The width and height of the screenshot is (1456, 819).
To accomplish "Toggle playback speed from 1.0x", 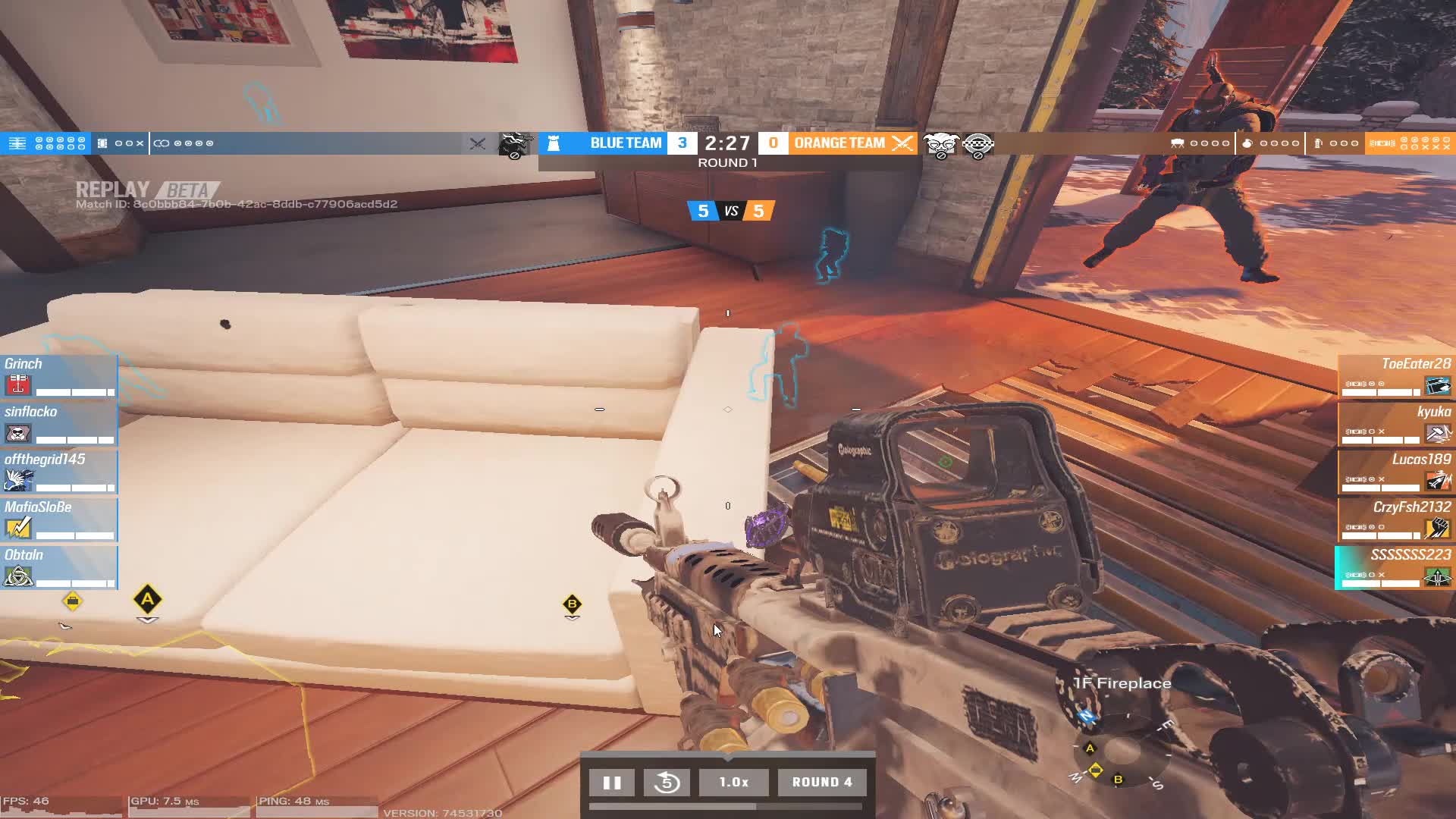I will pos(733,782).
